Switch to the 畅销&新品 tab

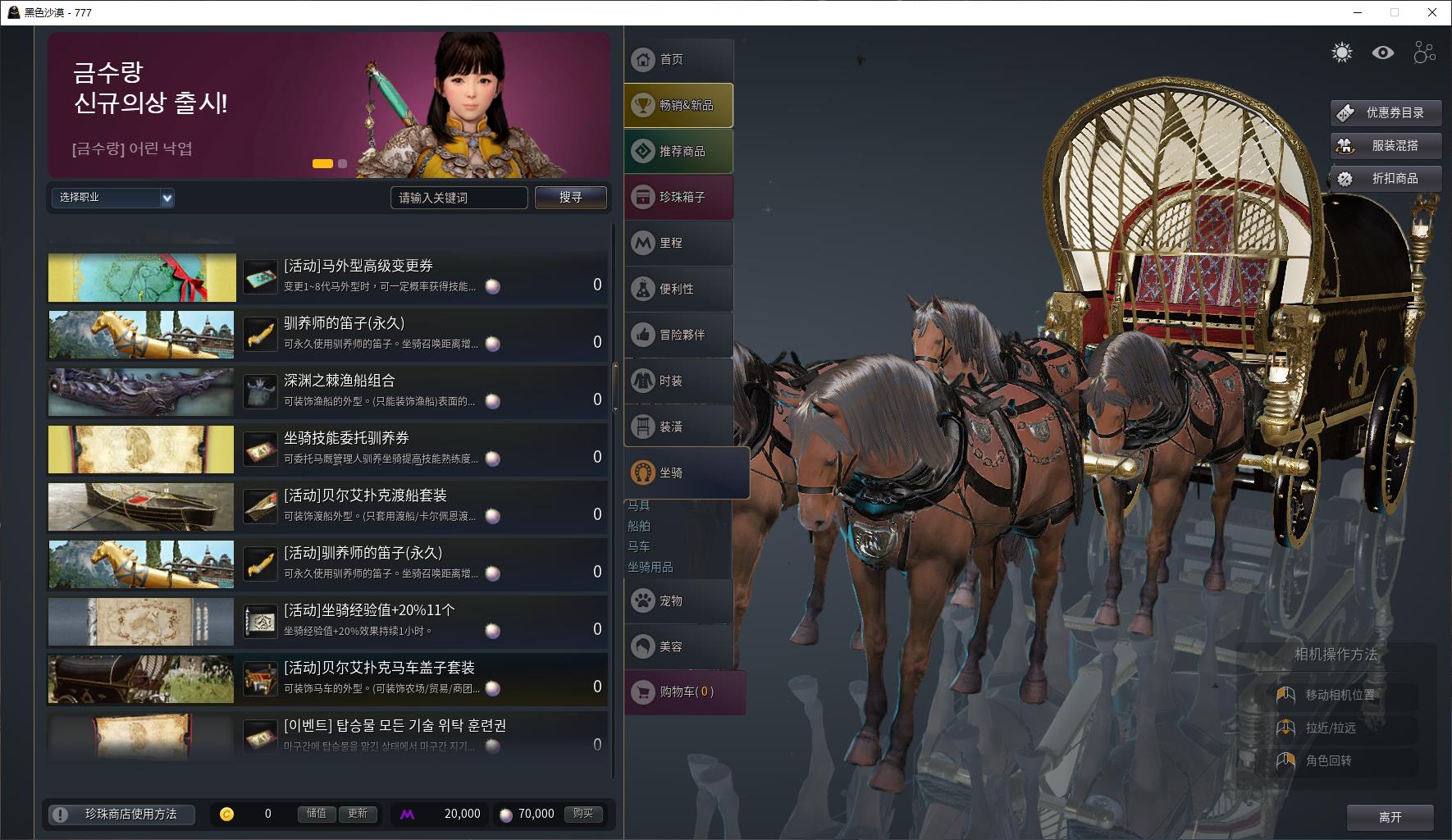678,106
